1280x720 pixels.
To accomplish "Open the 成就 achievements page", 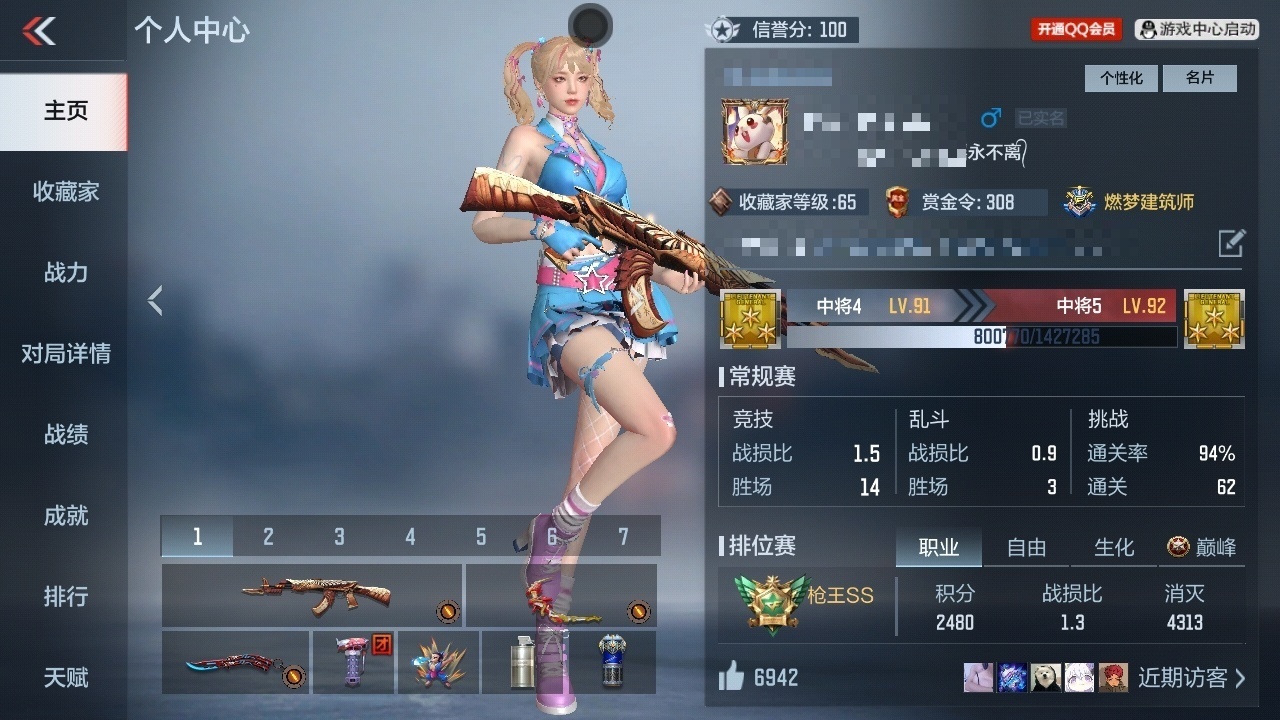I will coord(65,516).
